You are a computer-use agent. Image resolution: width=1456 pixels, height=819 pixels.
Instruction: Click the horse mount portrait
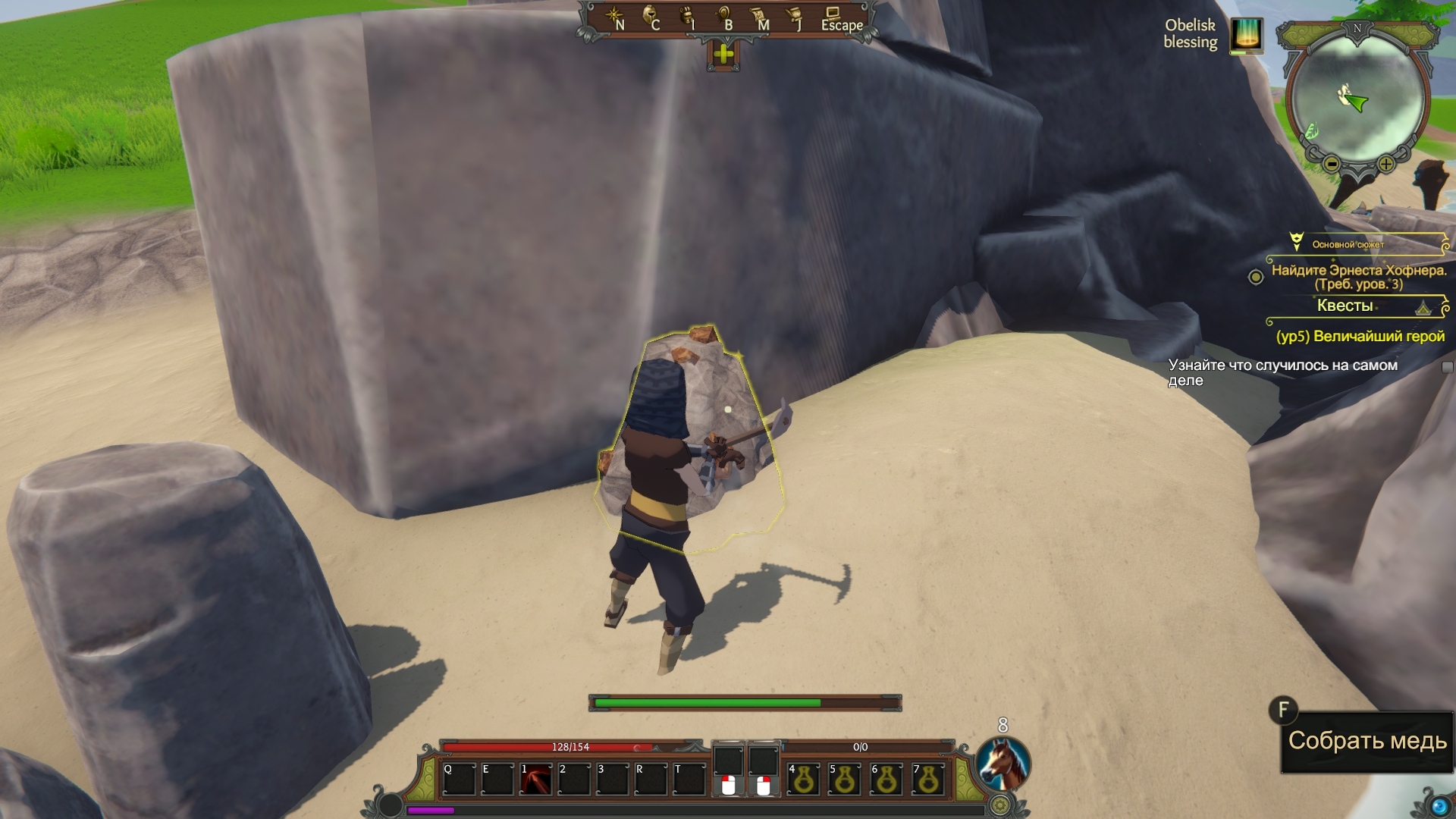click(x=1002, y=764)
